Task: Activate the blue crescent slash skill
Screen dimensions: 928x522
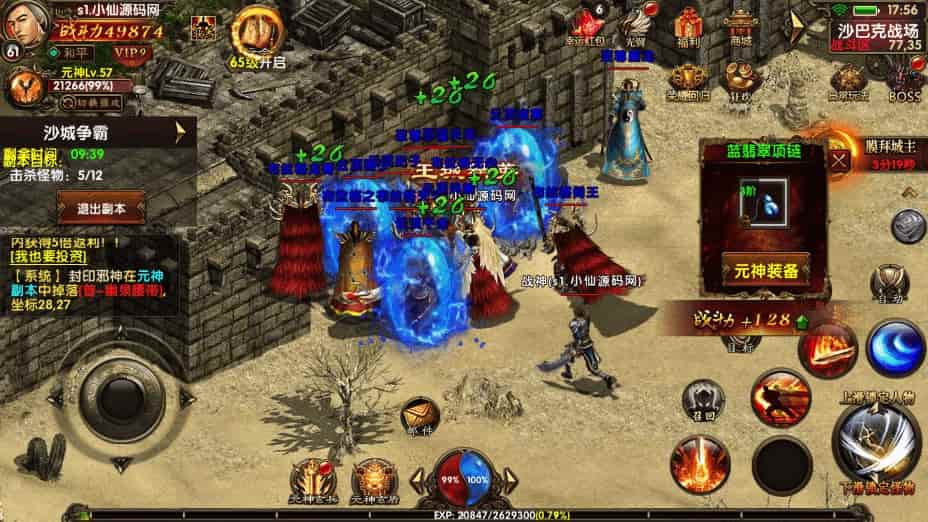Action: pos(895,346)
